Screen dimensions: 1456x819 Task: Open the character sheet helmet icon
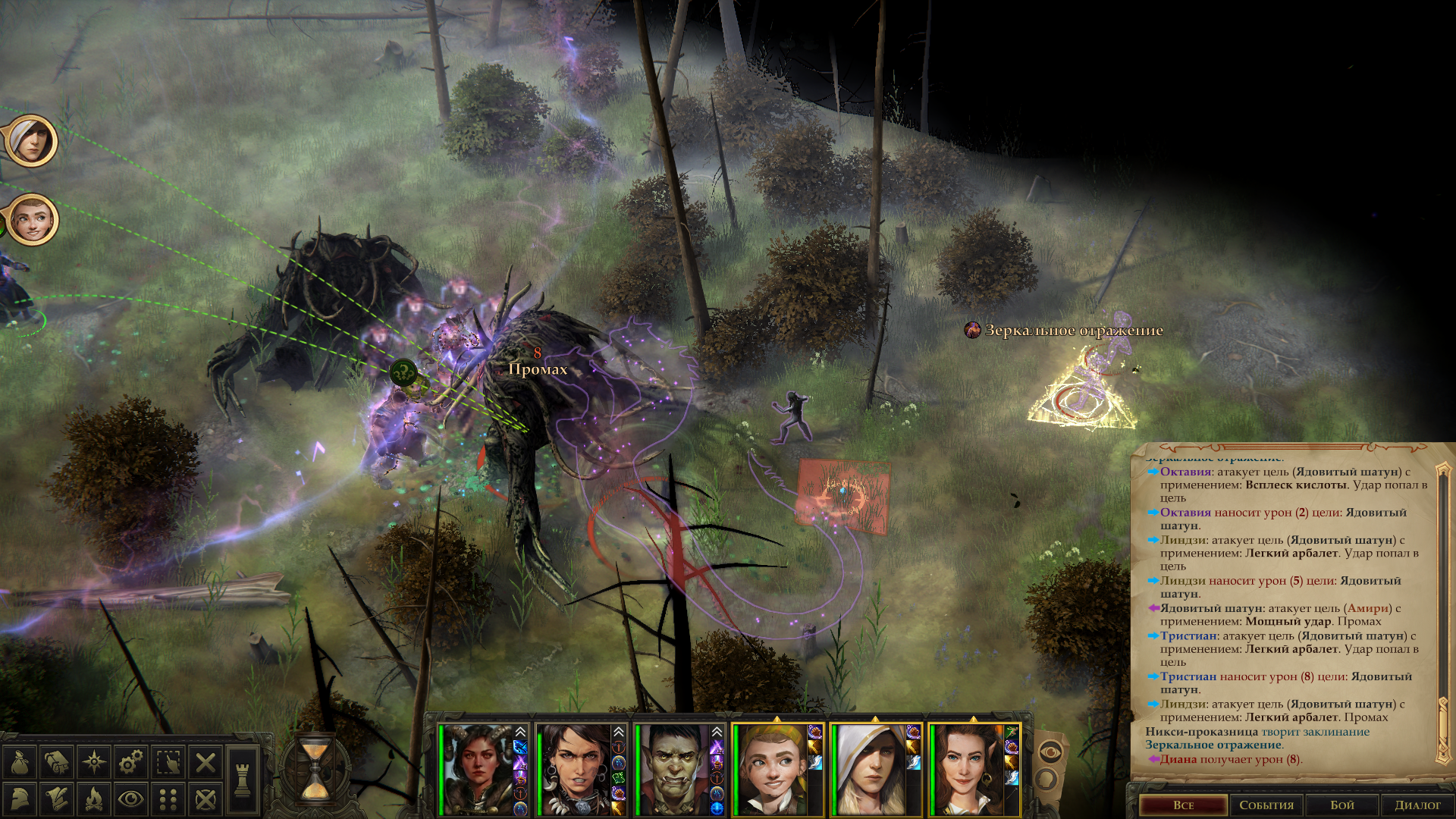tap(20, 799)
